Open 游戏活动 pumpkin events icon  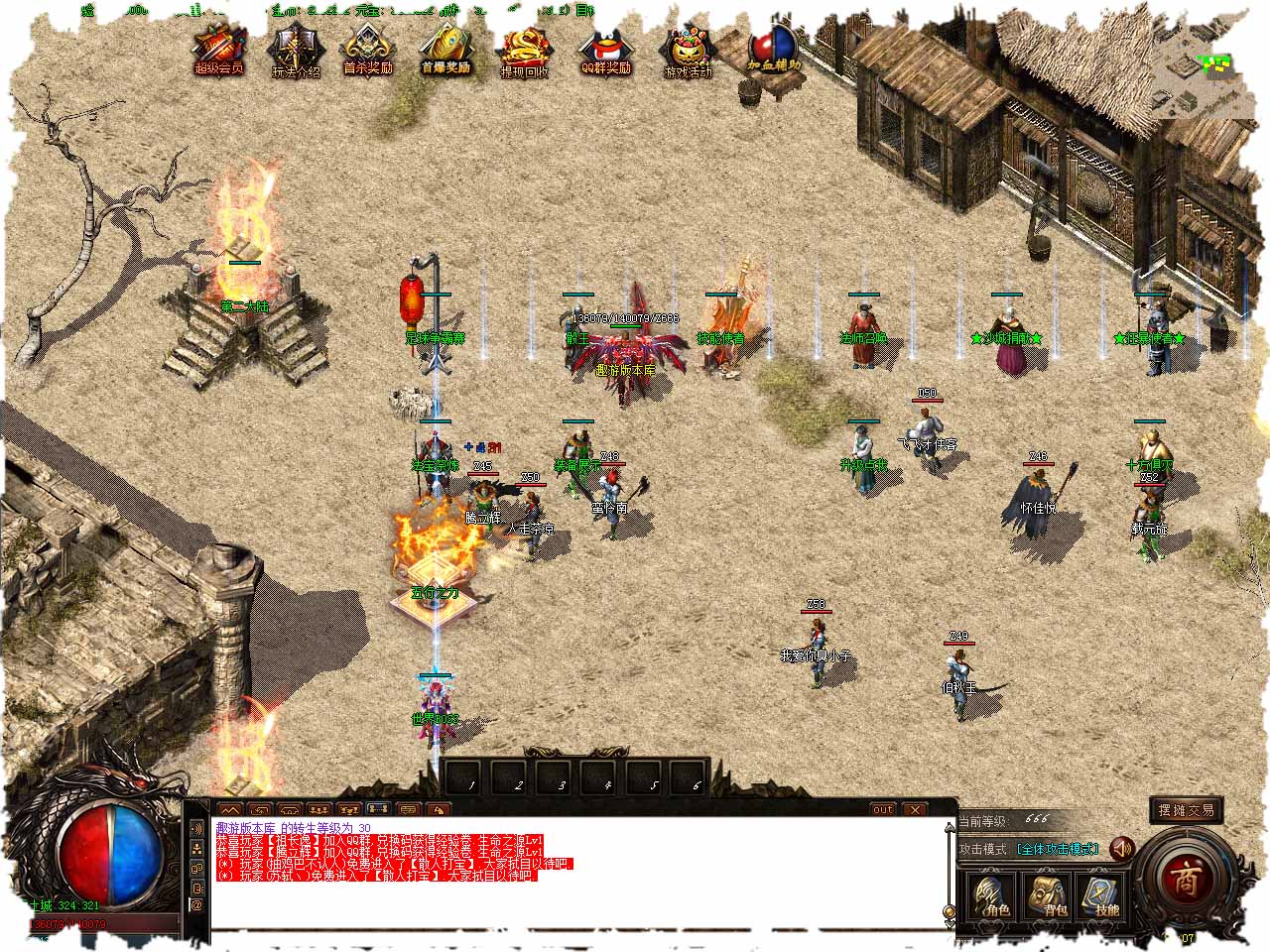(688, 52)
